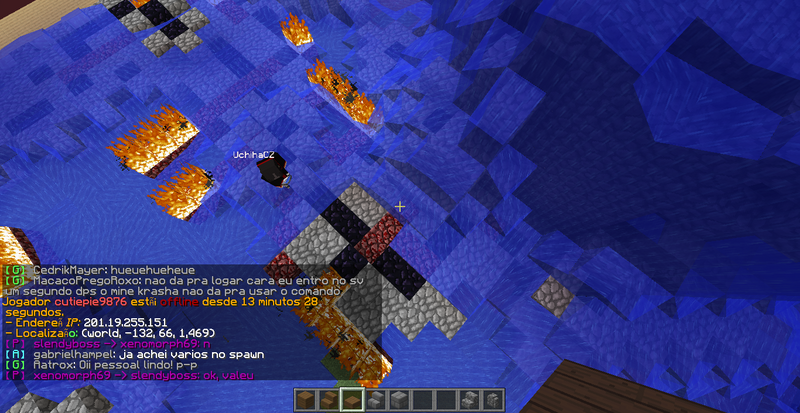Image resolution: width=800 pixels, height=413 pixels.
Task: Select the stone brick stairs slot
Action: coord(373,400)
